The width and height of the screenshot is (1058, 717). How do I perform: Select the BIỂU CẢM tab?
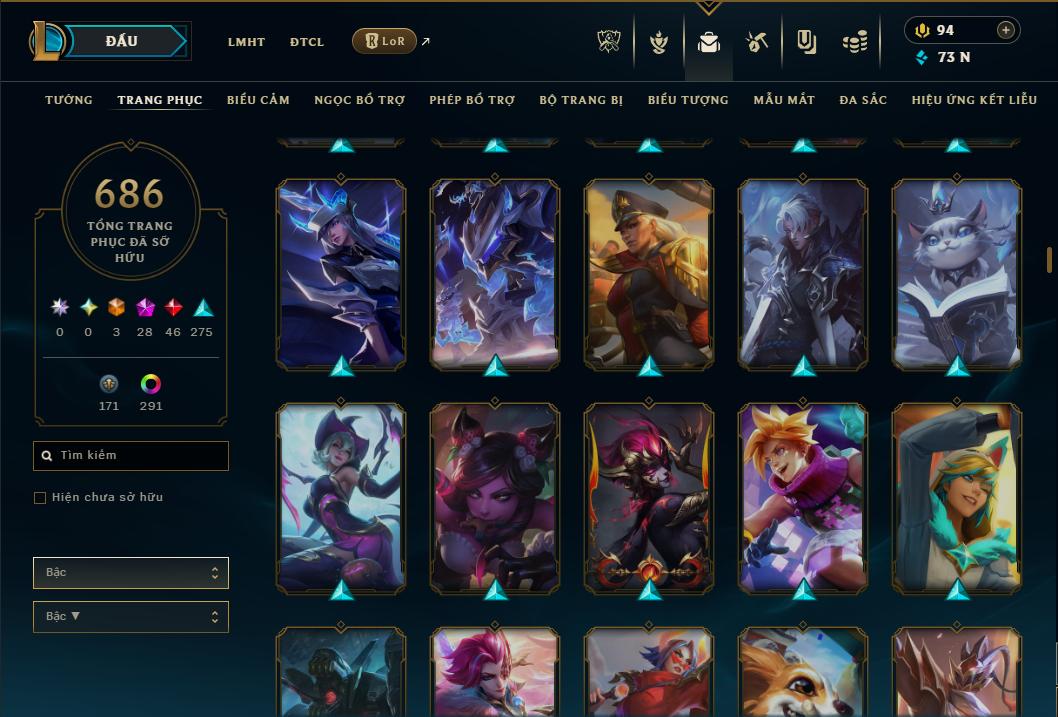click(x=258, y=100)
